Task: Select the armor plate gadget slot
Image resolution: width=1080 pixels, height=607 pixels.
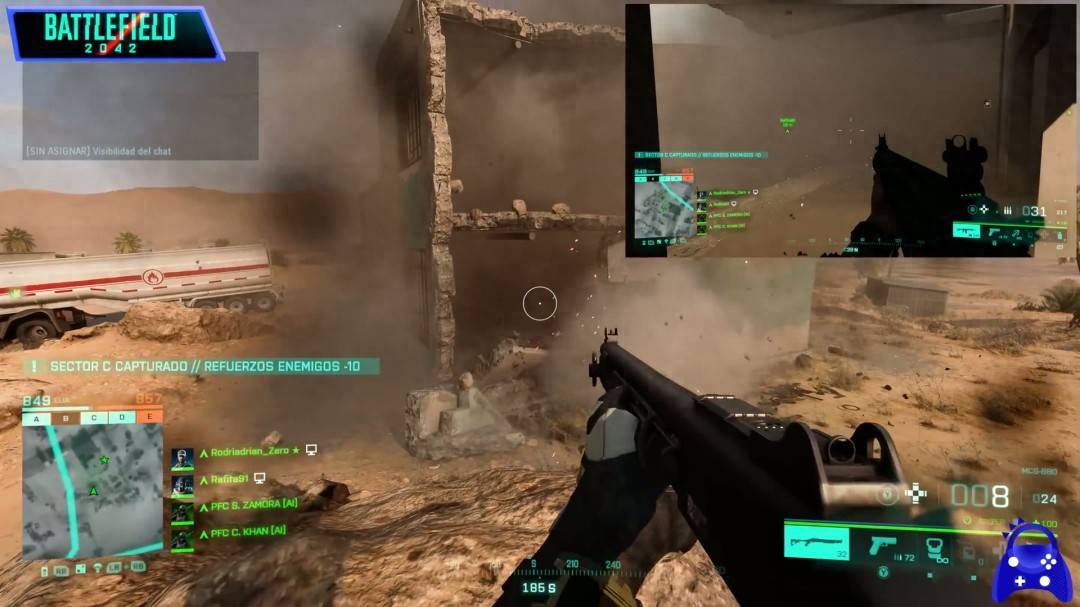Action: [x=935, y=546]
